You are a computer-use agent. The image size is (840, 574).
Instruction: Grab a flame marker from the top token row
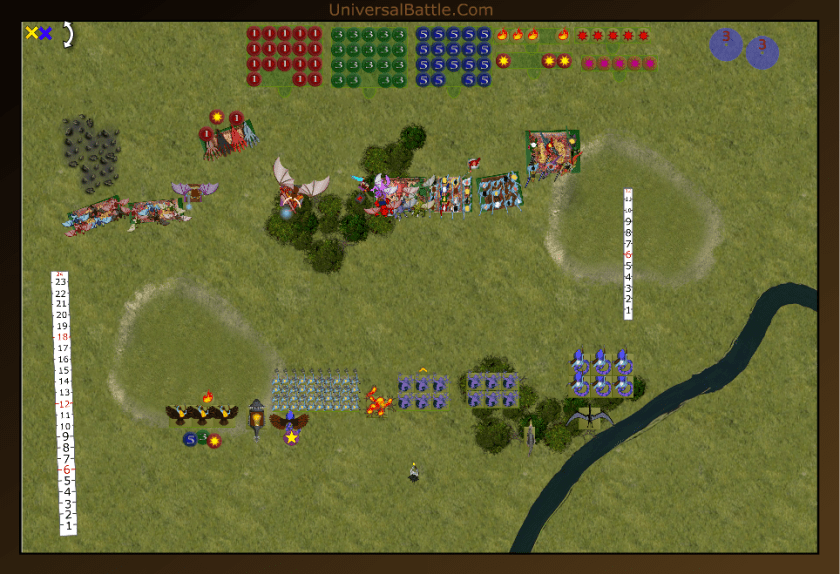[502, 35]
